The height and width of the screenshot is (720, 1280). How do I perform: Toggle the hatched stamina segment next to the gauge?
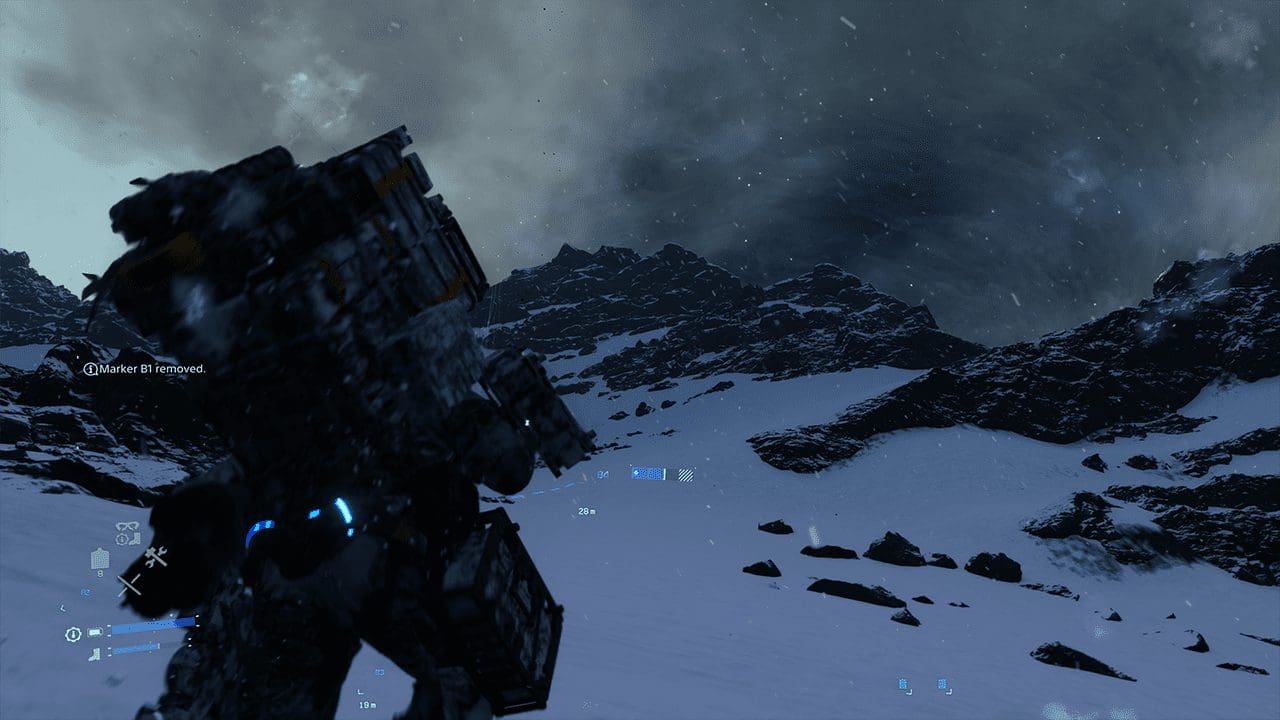point(685,475)
